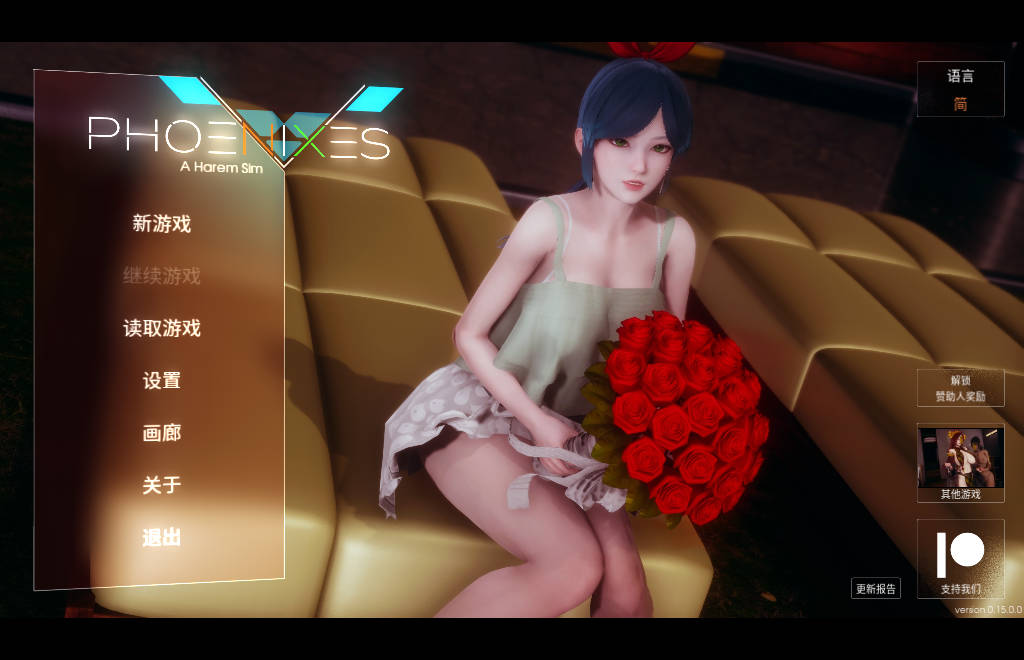Open the load game menu (读取游戏)

(161, 328)
